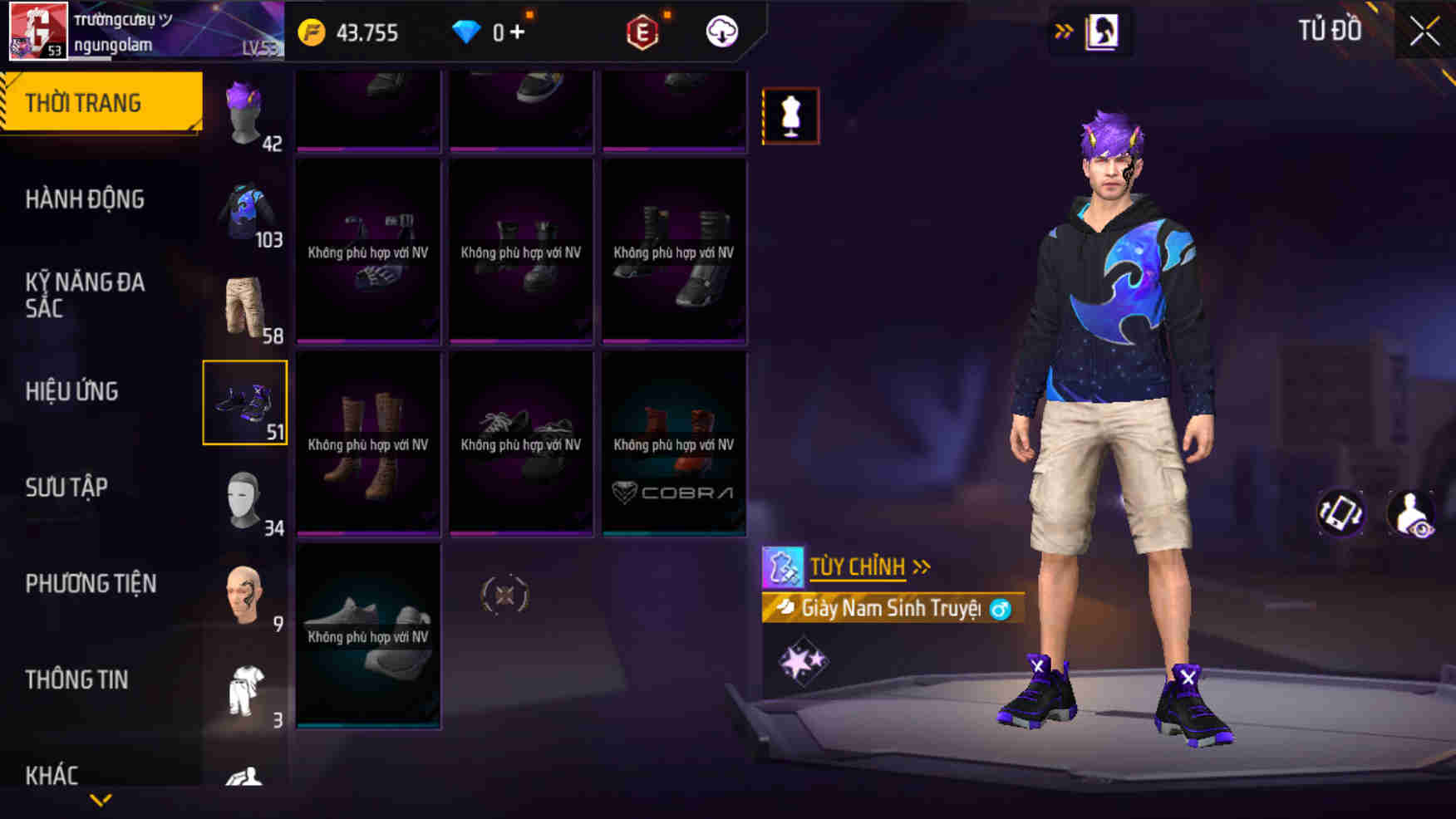Click the download cloud icon in top bar
This screenshot has width=1456, height=819.
[x=721, y=32]
